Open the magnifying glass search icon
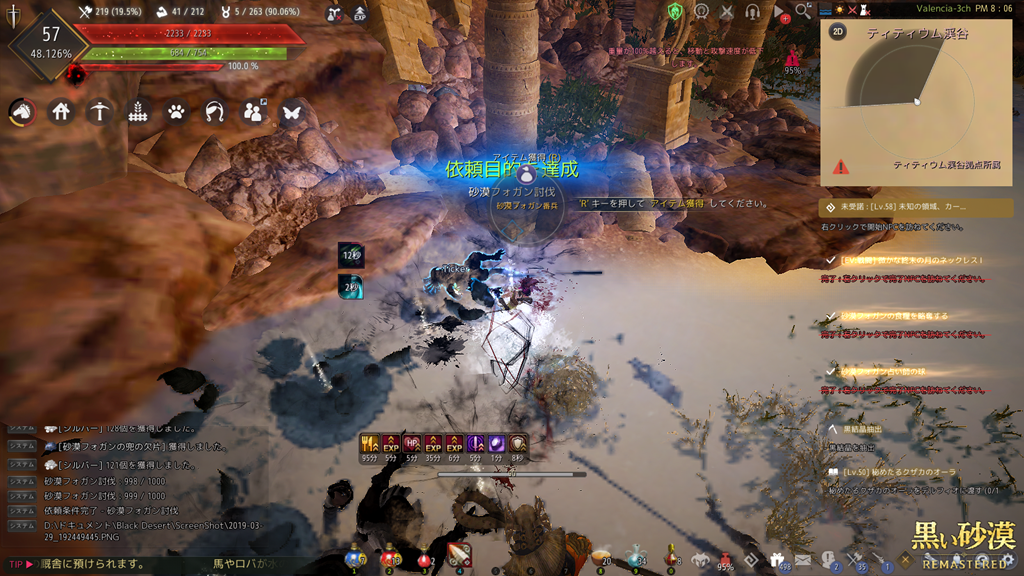This screenshot has width=1024, height=576. pos(804,11)
